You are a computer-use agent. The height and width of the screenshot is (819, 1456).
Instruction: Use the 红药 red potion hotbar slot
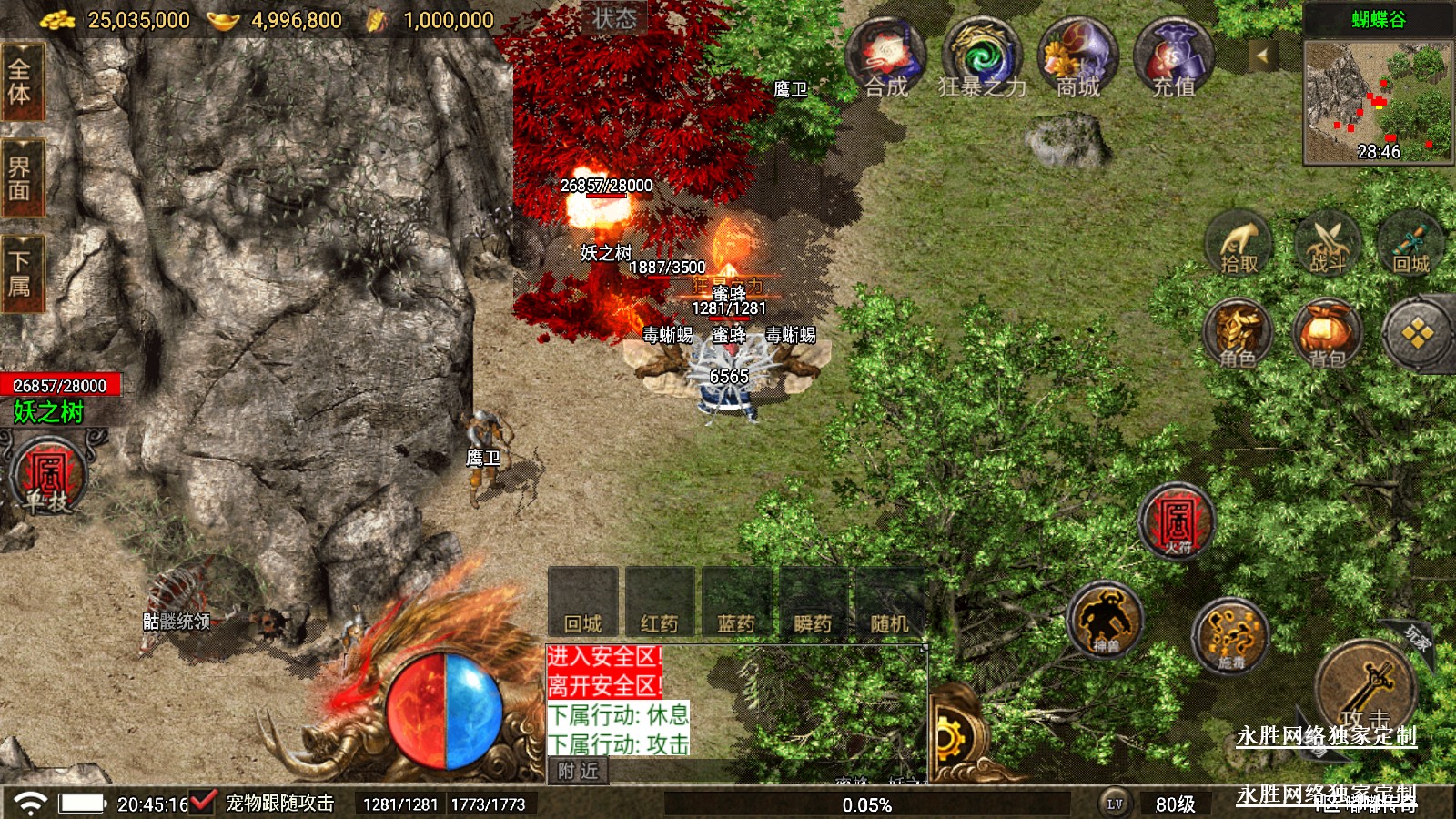coord(660,602)
